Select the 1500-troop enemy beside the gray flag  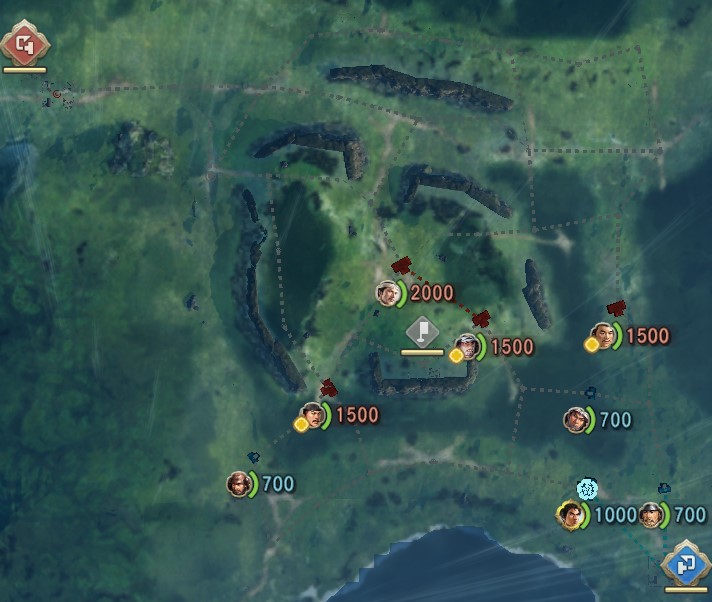[x=468, y=347]
